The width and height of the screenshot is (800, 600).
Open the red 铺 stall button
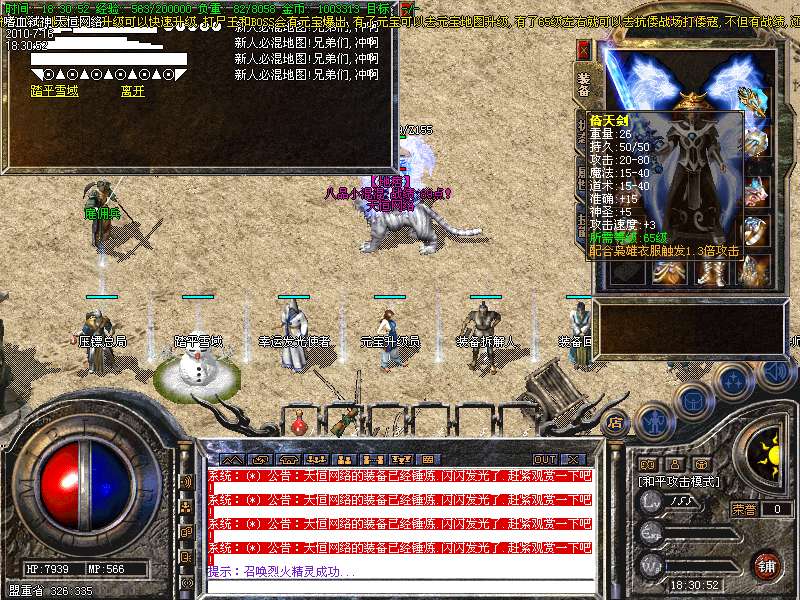tap(767, 564)
